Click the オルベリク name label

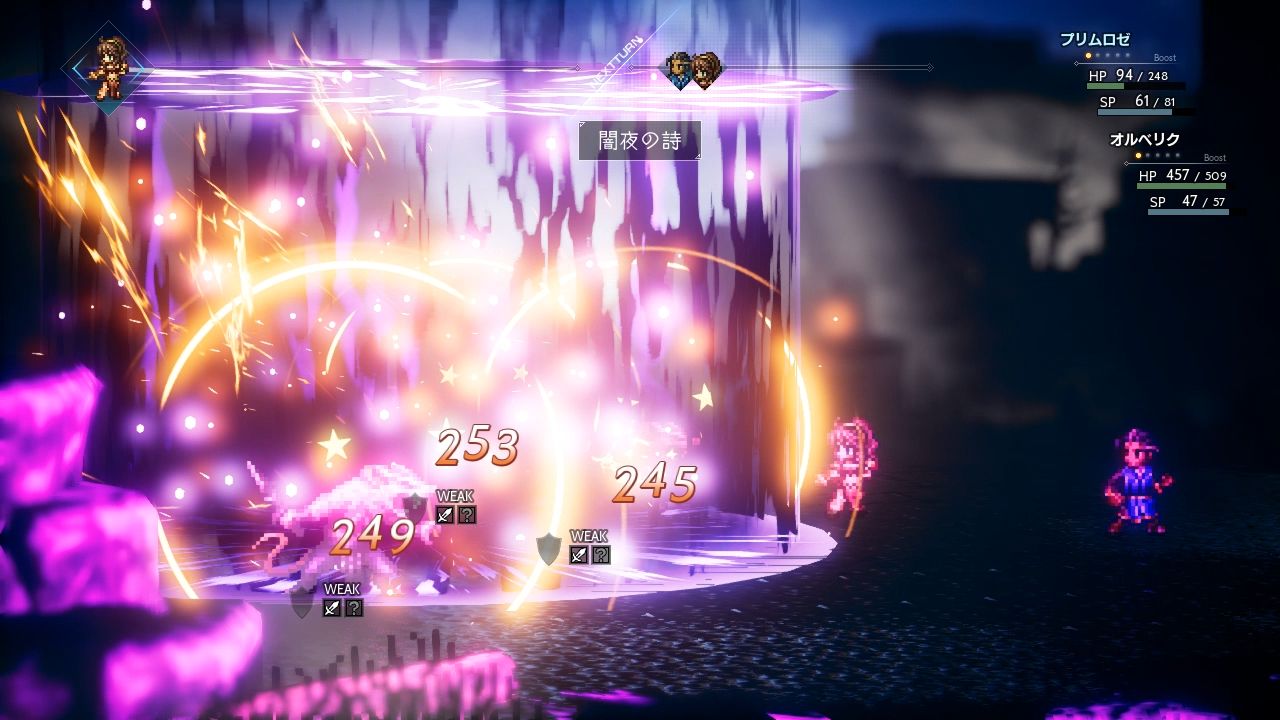[x=1144, y=138]
